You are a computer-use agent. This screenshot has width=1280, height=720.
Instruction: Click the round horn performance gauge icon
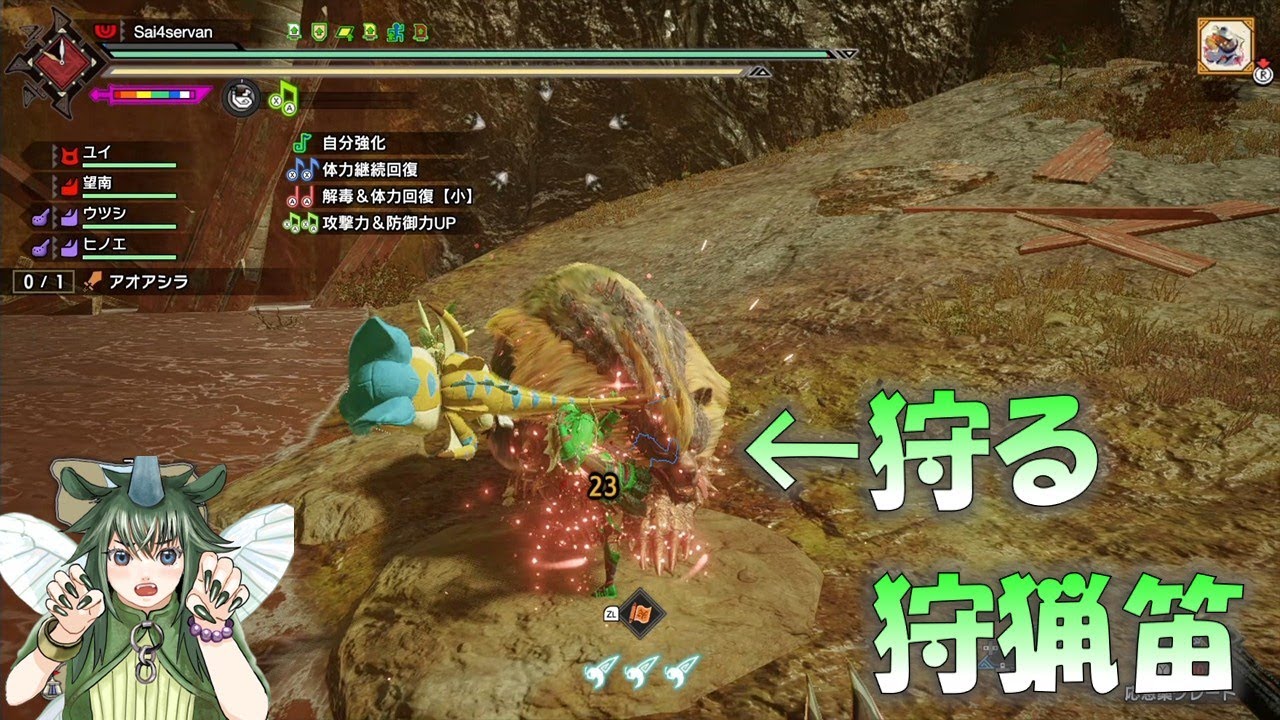(241, 98)
